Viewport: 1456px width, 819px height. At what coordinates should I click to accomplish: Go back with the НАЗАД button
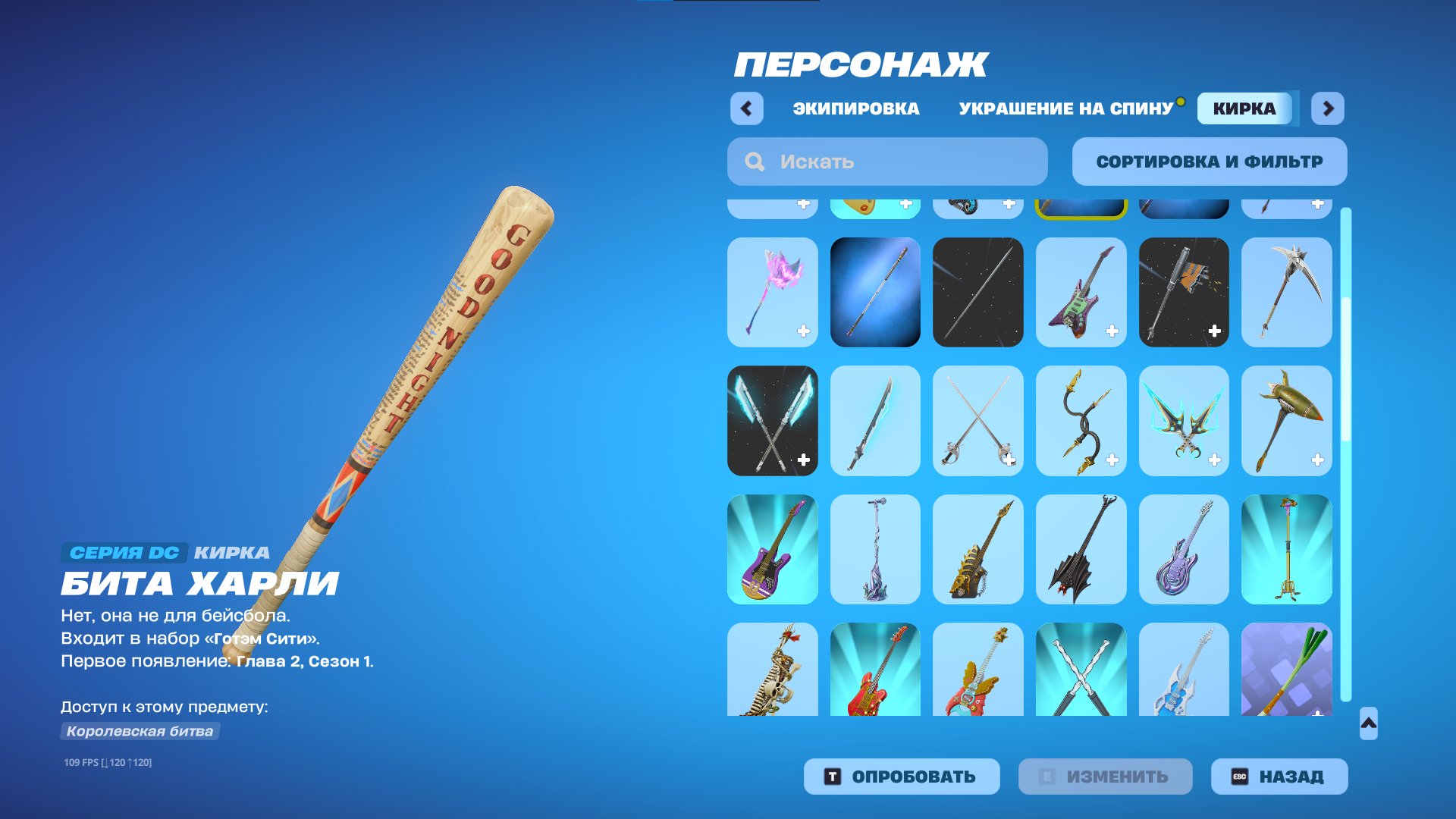pyautogui.click(x=1279, y=777)
